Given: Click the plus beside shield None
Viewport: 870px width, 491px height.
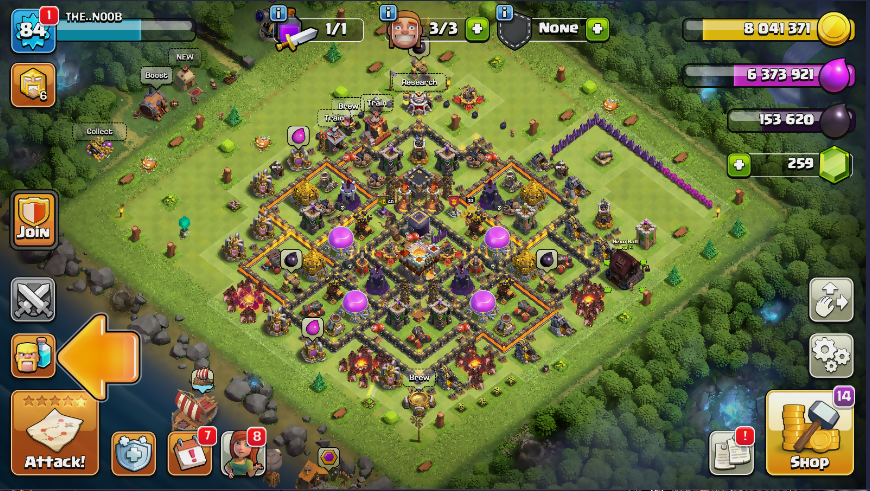Looking at the screenshot, I should tap(597, 29).
